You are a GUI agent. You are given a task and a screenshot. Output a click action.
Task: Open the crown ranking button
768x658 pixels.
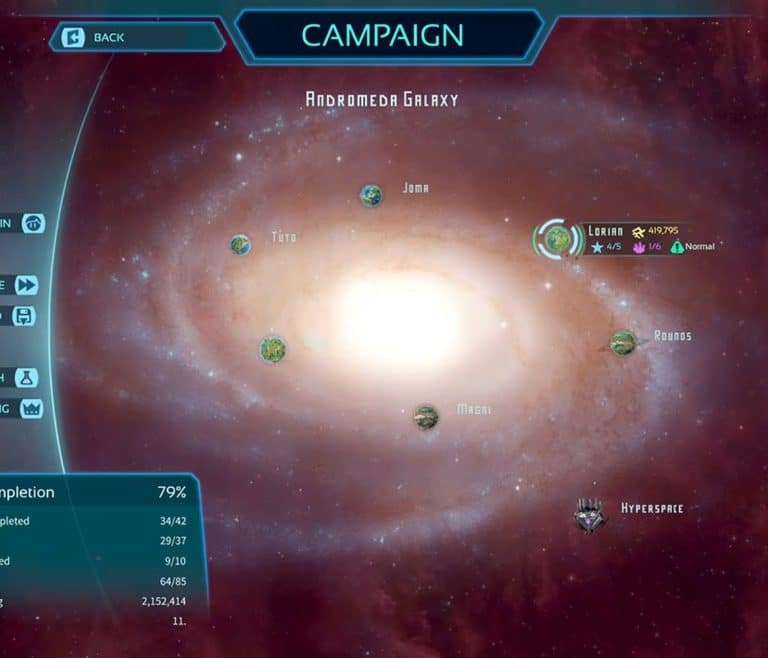pyautogui.click(x=31, y=408)
